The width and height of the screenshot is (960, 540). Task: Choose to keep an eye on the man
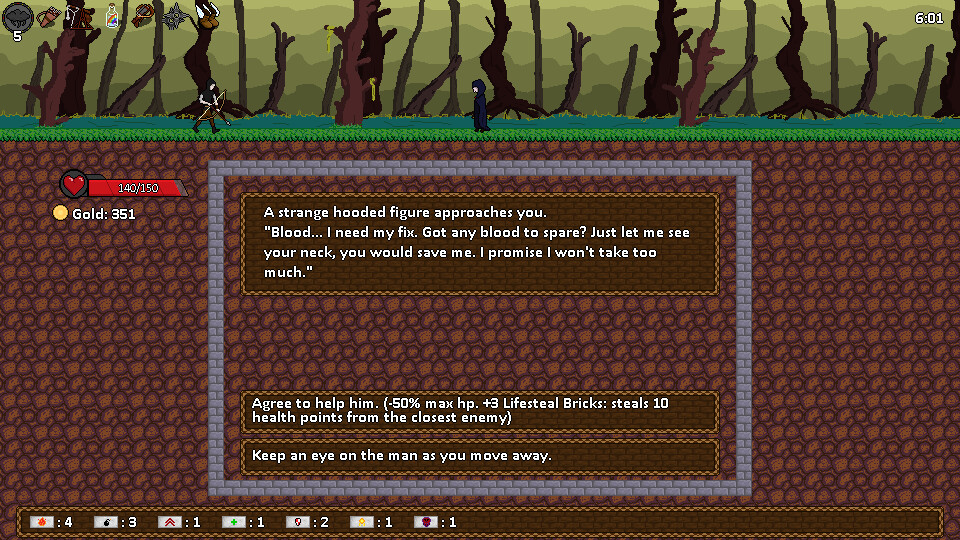480,456
